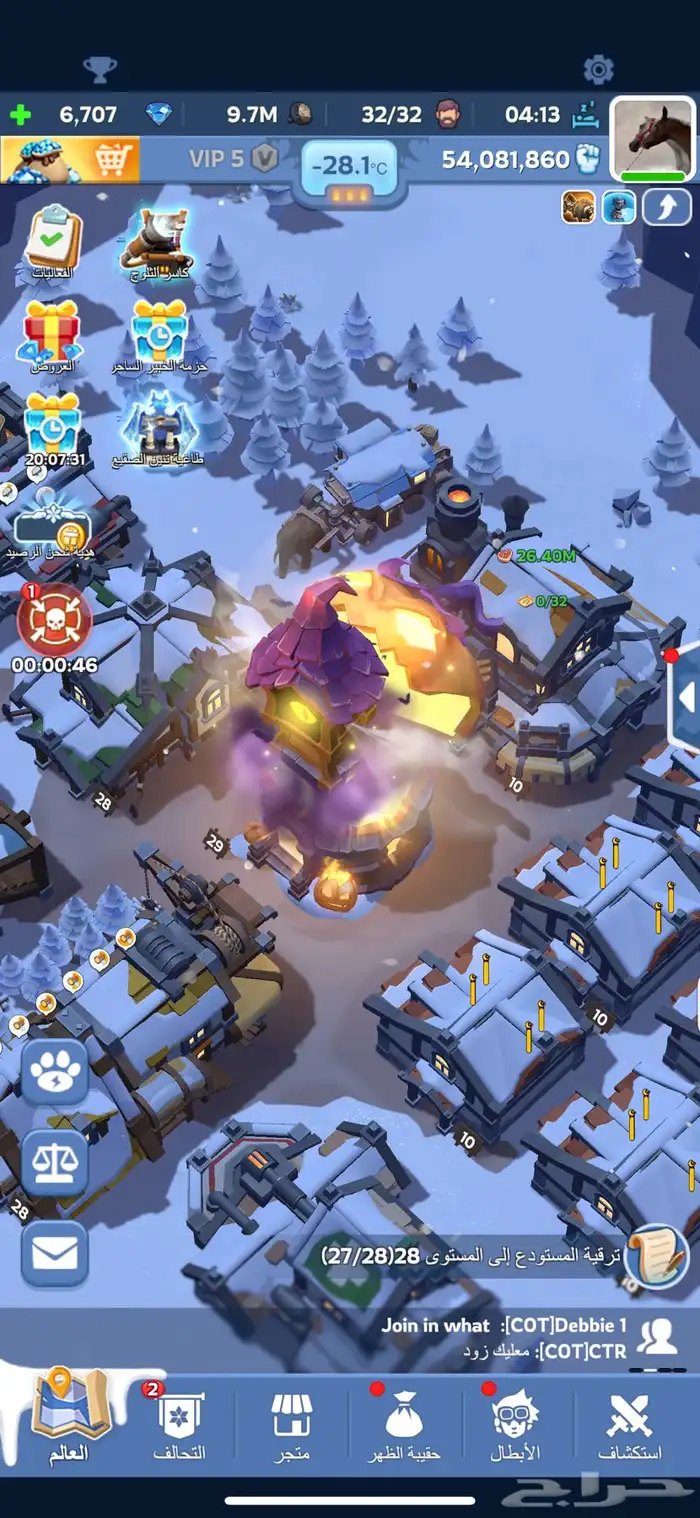The image size is (700, 1518).
Task: Go to the world map tab
Action: 68,1420
